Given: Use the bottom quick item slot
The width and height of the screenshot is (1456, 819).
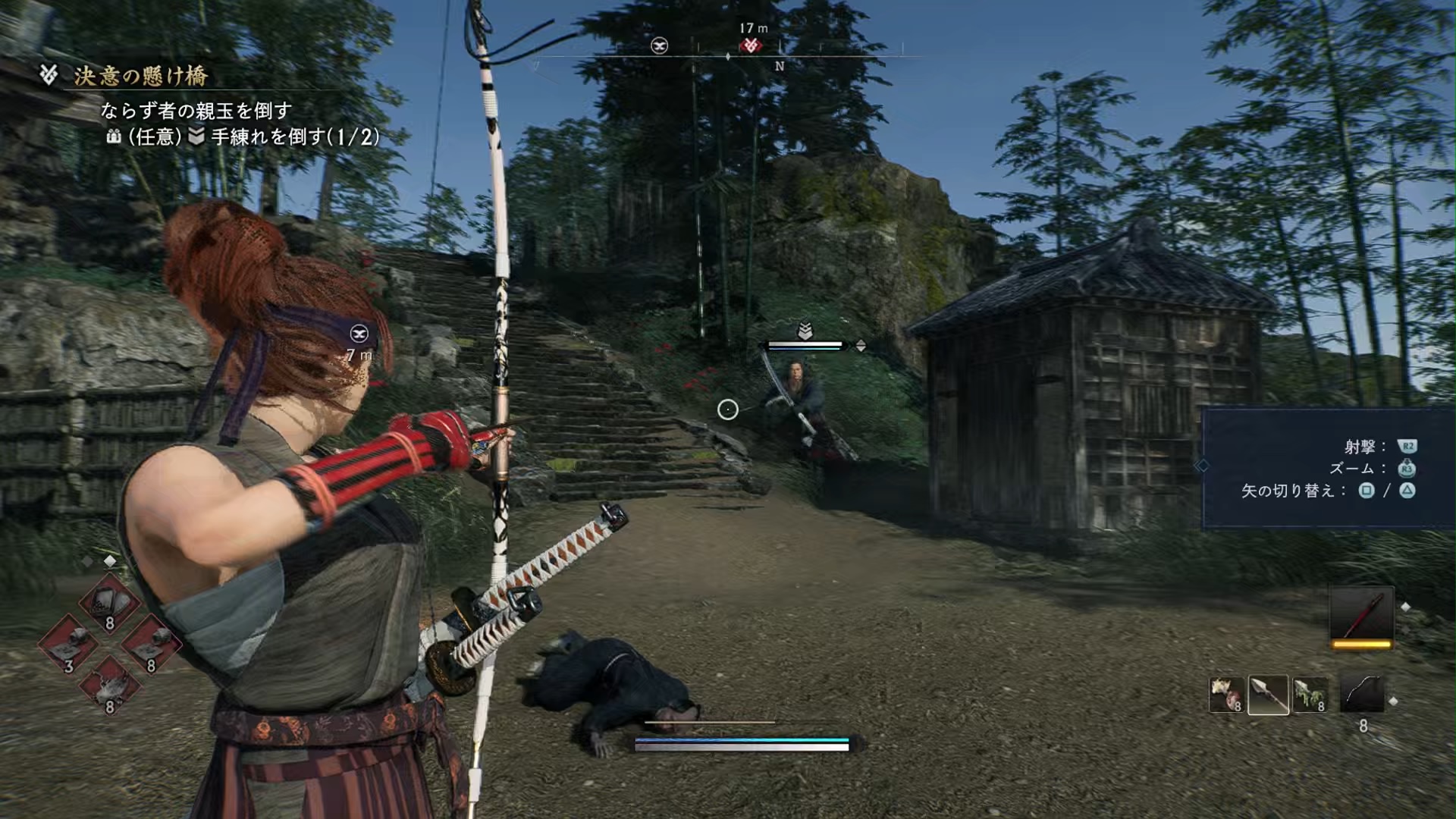Looking at the screenshot, I should [x=110, y=686].
